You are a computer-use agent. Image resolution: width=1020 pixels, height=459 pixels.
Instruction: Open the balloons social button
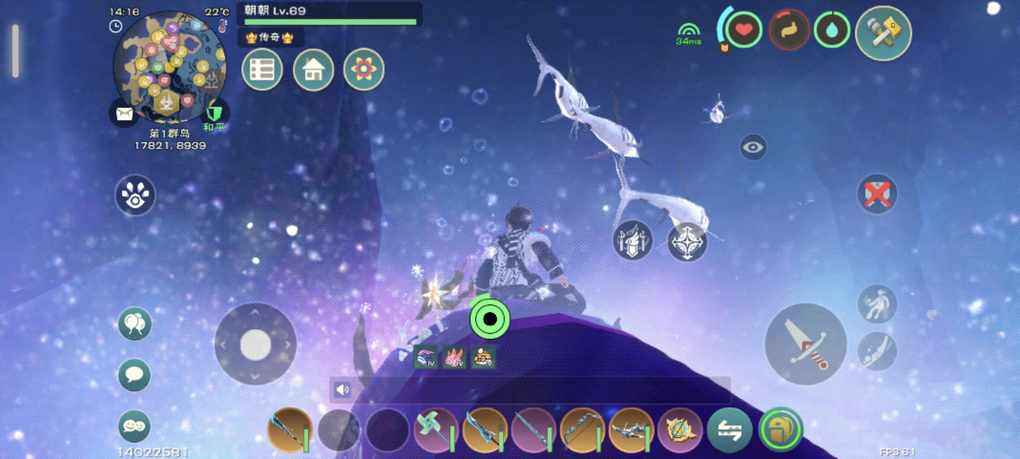click(x=134, y=324)
